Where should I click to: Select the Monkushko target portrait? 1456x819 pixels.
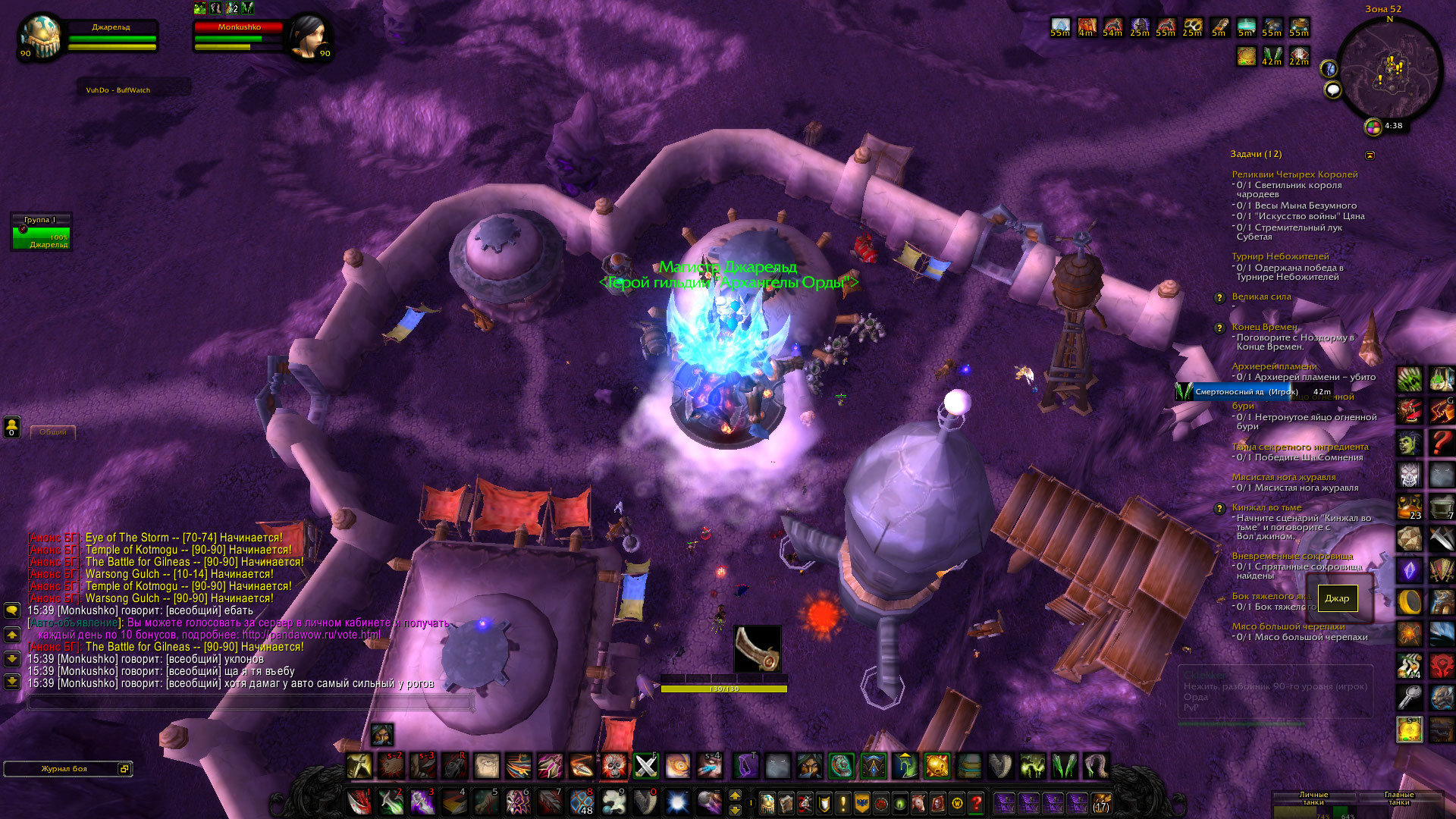[x=308, y=36]
